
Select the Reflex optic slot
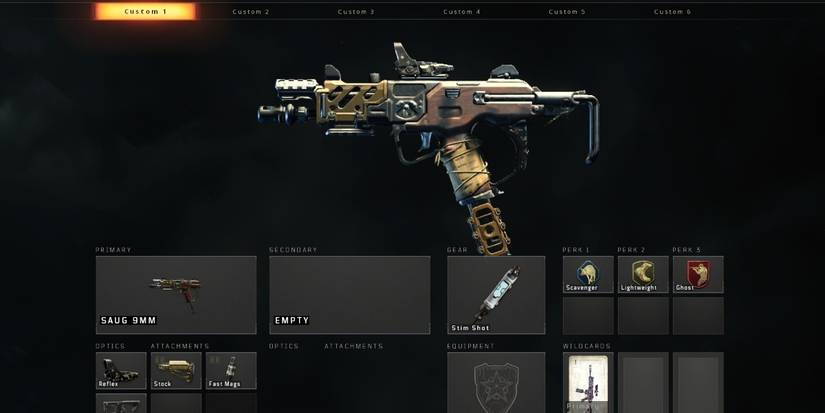pos(121,370)
